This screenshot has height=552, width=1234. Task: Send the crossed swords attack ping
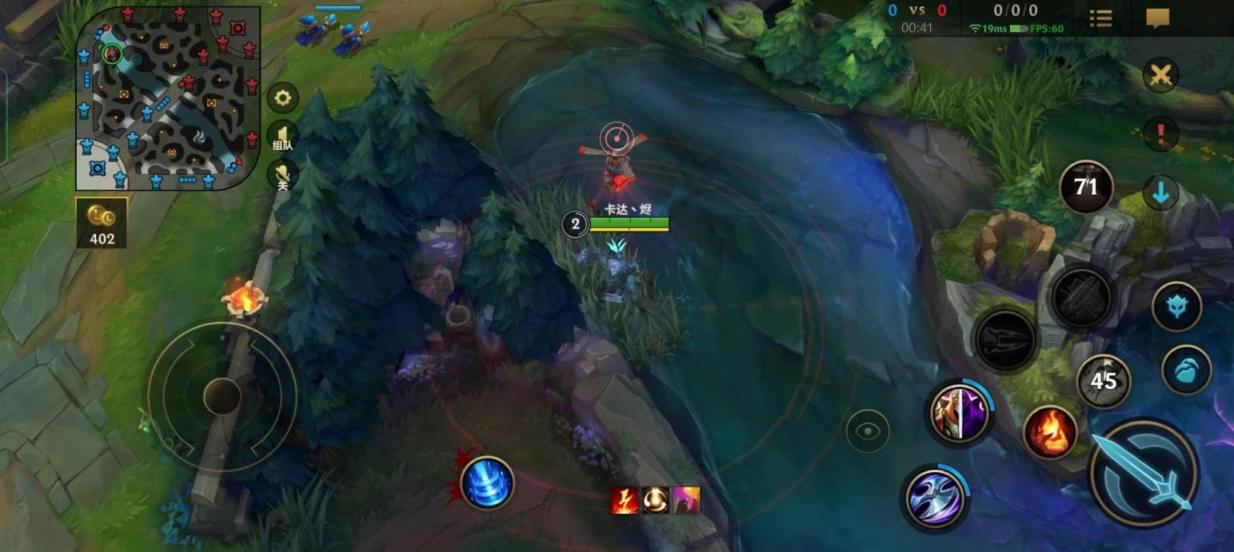pos(1161,76)
